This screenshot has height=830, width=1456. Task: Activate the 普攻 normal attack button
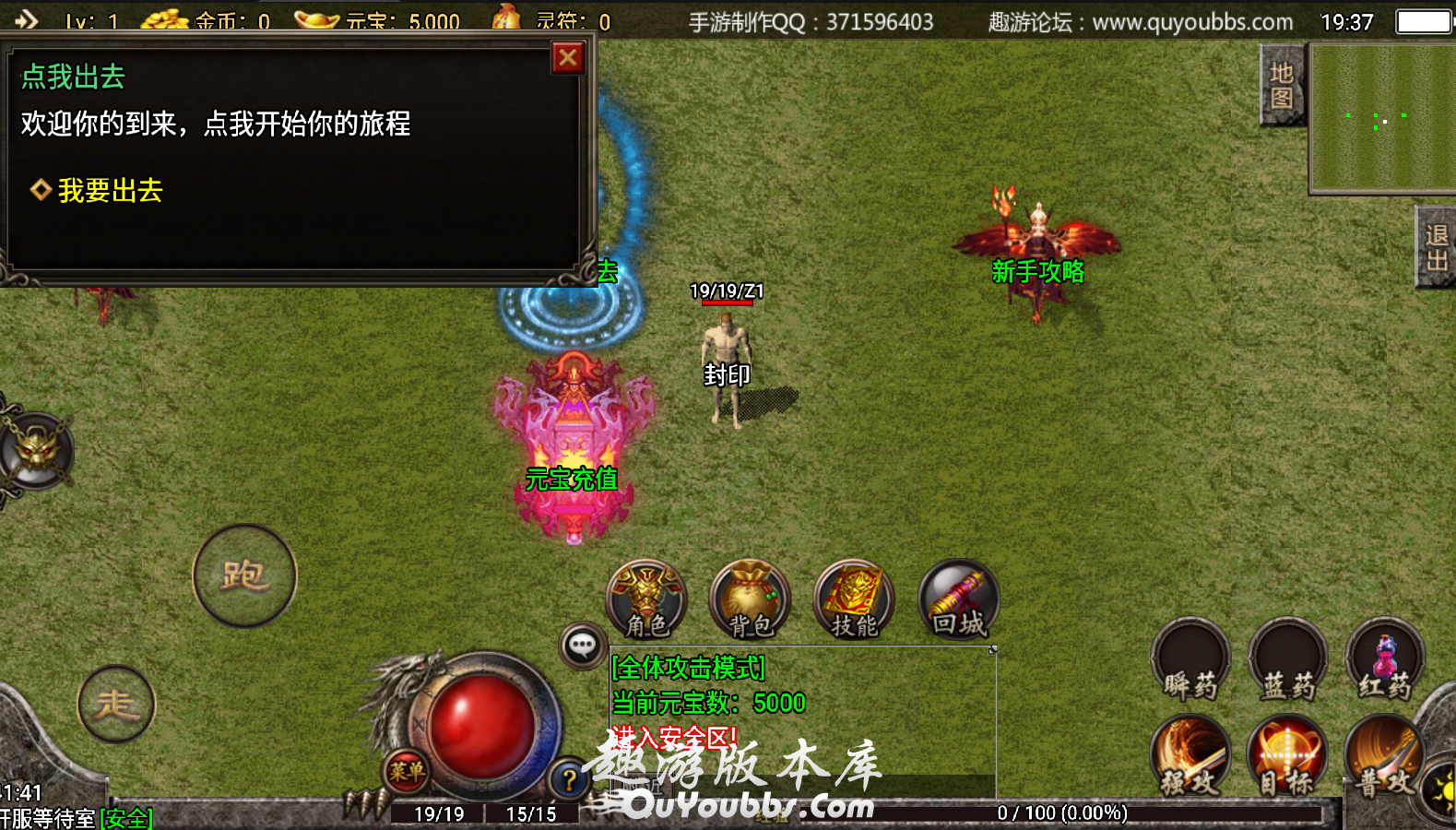click(1384, 756)
